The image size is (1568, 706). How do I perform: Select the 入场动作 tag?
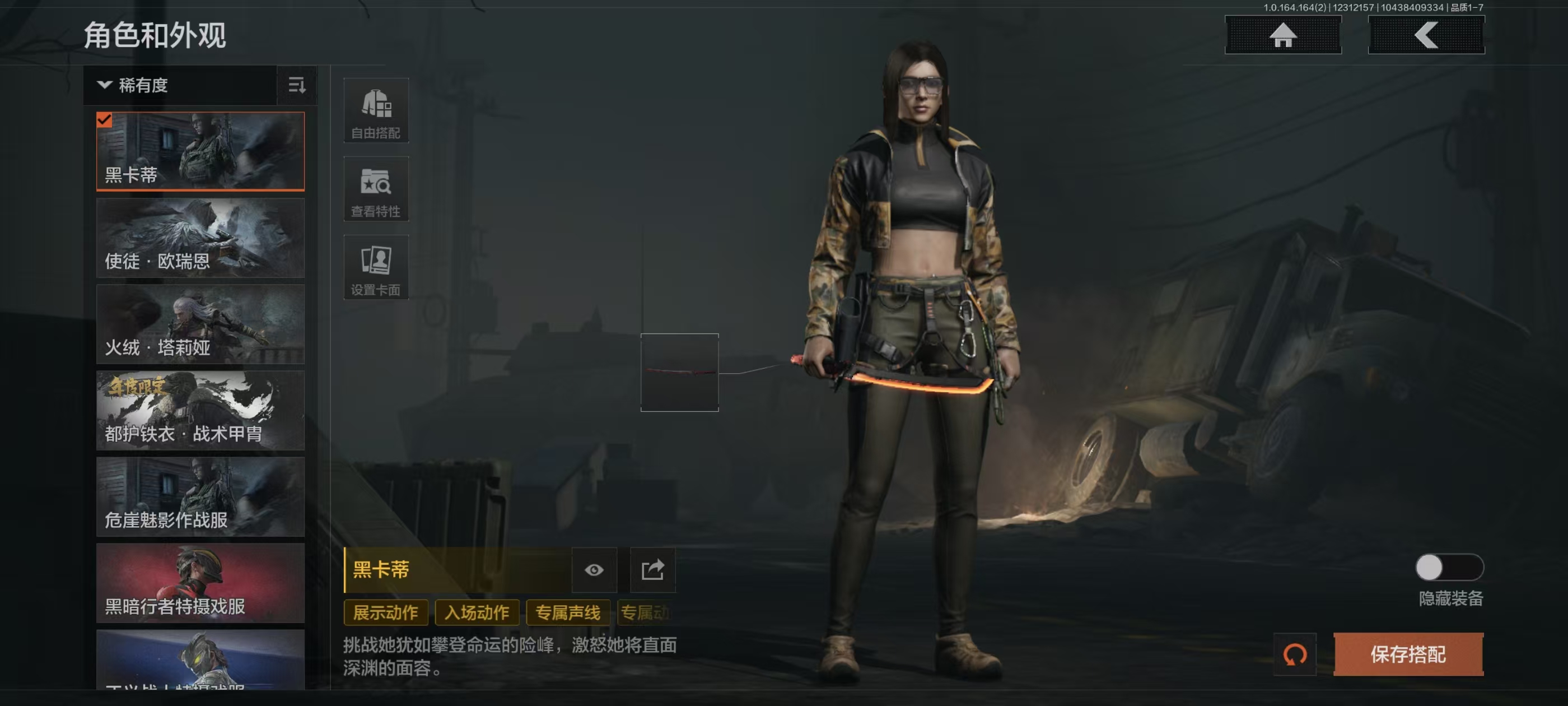[477, 612]
